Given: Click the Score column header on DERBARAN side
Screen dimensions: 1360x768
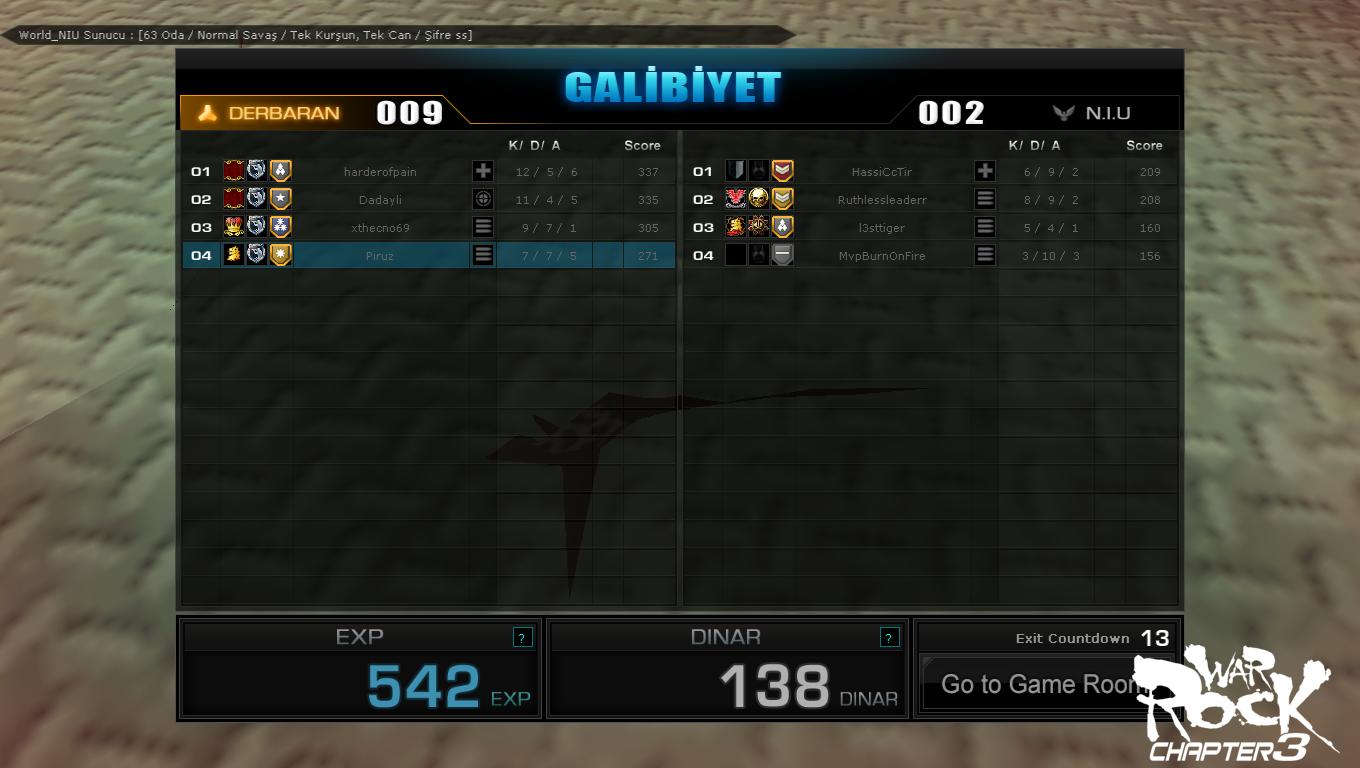Looking at the screenshot, I should point(643,145).
